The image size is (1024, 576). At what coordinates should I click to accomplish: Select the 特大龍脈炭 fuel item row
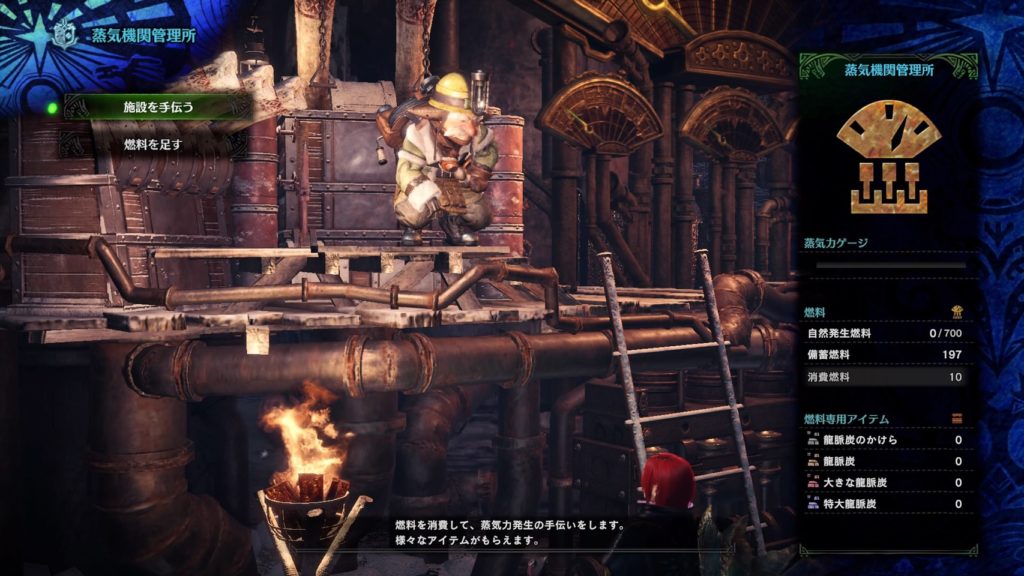(884, 504)
